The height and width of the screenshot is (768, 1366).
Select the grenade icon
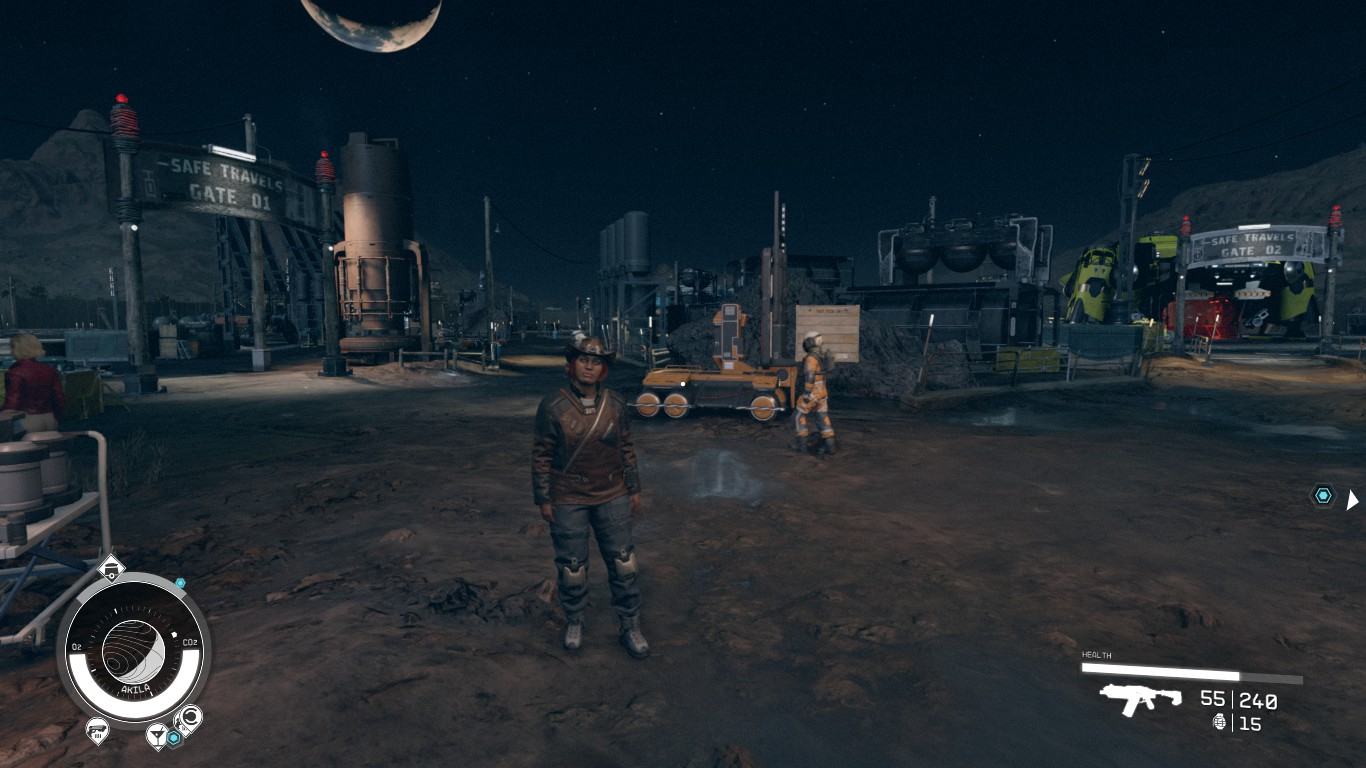[x=1220, y=722]
